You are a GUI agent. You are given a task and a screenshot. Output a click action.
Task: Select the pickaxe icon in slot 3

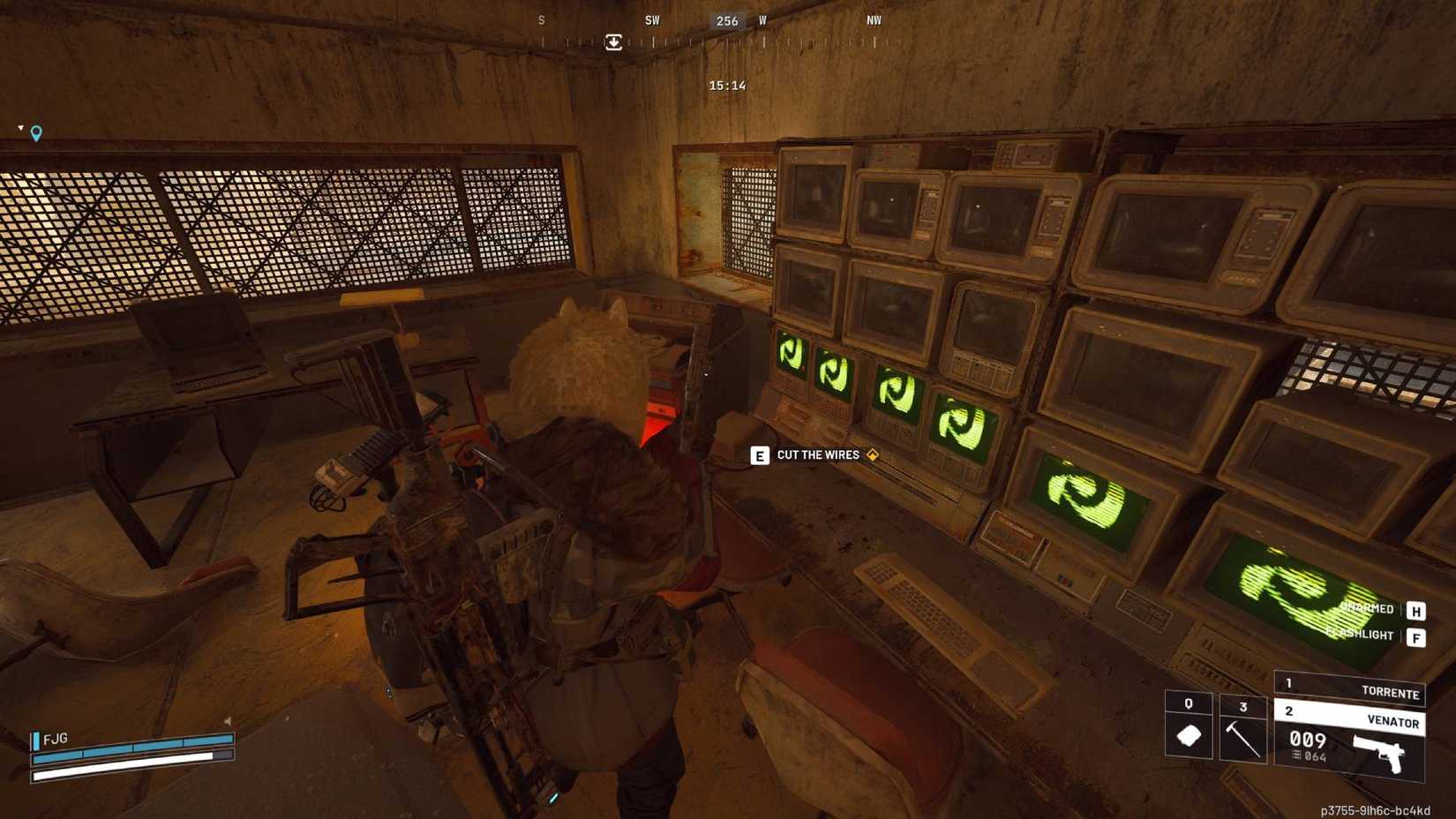click(x=1241, y=740)
